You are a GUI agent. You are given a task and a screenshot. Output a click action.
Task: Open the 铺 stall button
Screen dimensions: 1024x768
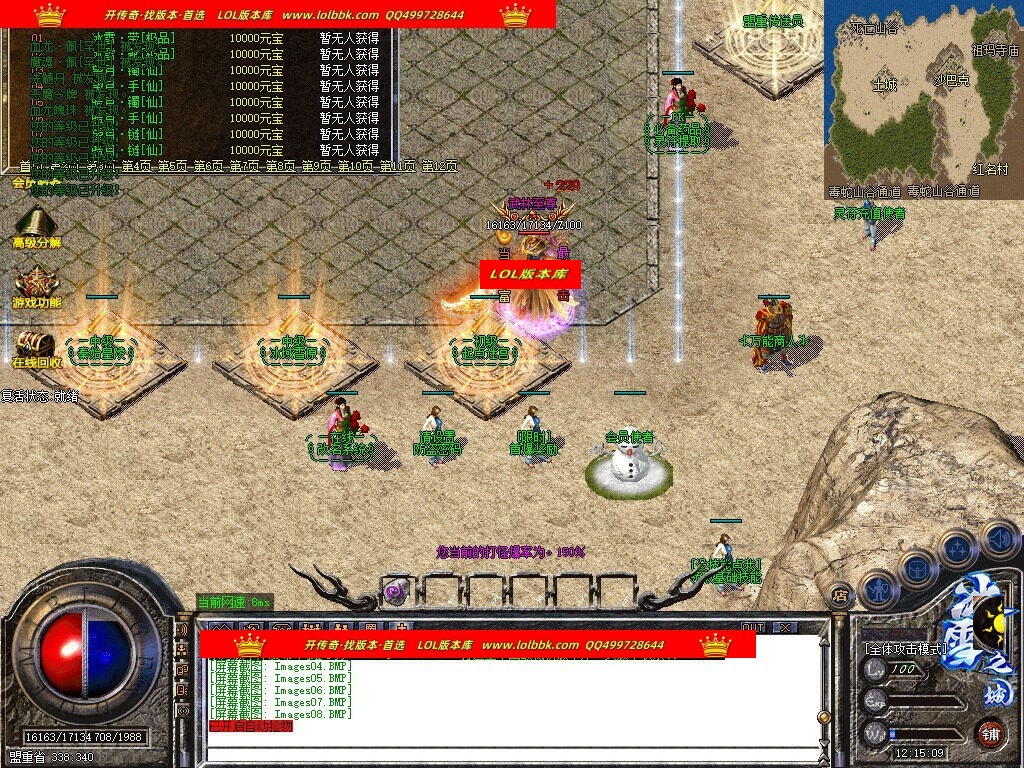990,732
